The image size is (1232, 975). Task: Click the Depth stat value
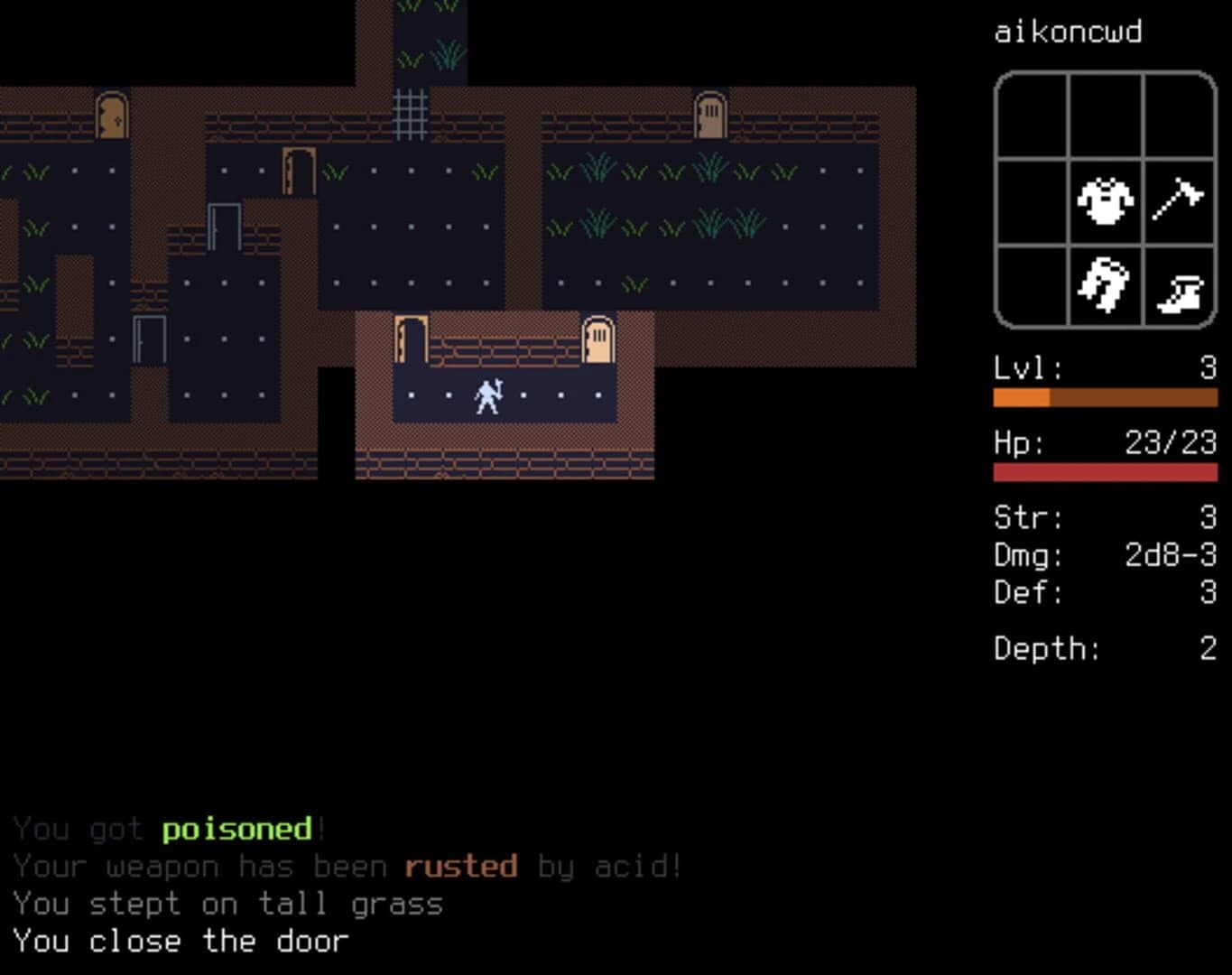[1206, 648]
